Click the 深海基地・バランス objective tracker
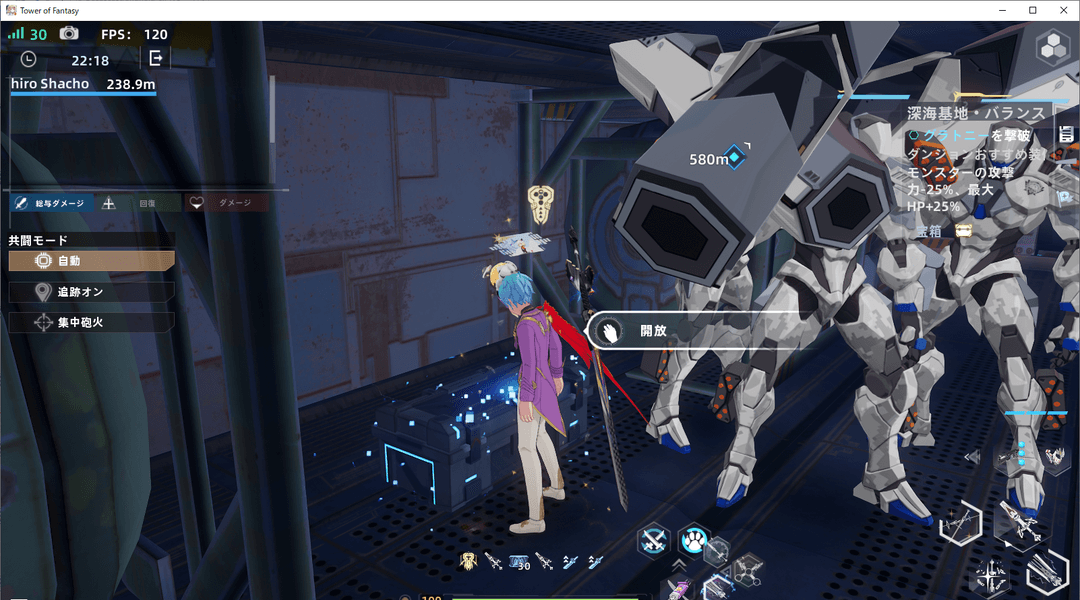1080x600 pixels. pyautogui.click(x=975, y=113)
